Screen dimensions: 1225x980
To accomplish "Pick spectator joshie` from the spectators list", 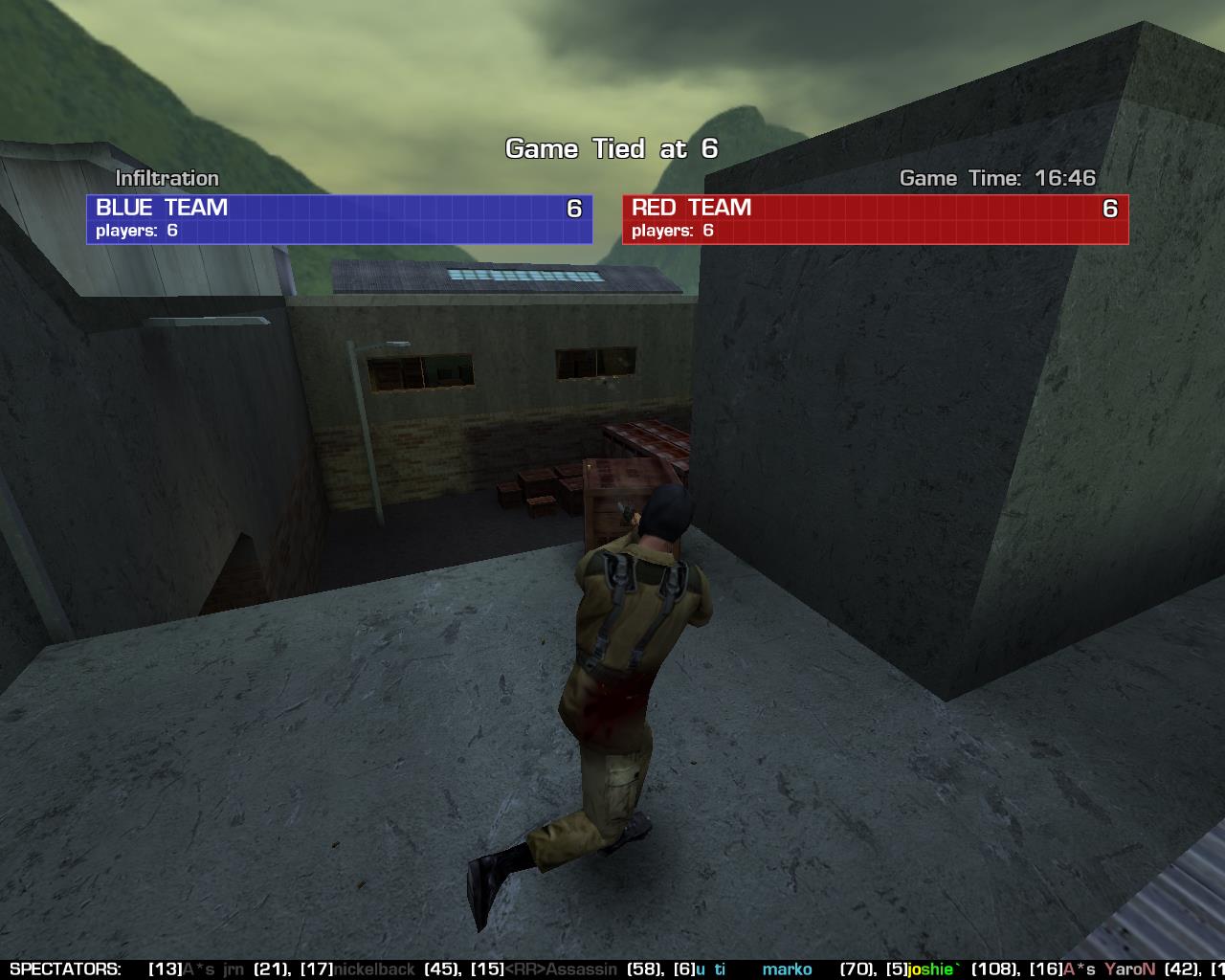I will point(931,969).
